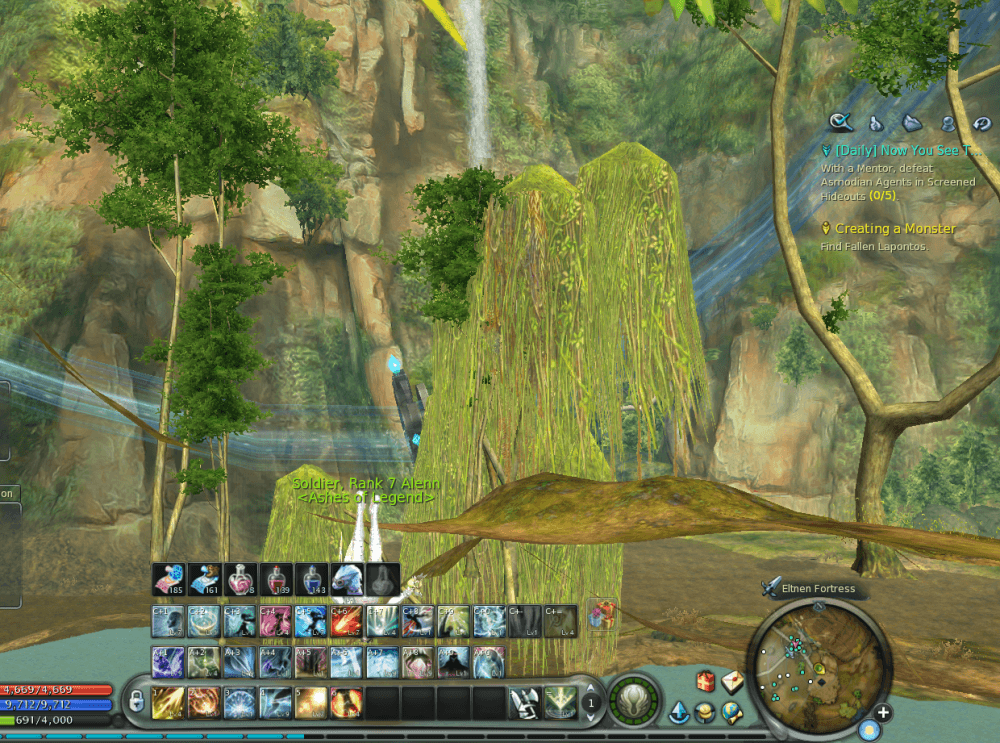The height and width of the screenshot is (743, 1000).
Task: Switch to the next hotbar page
Action: pos(591,717)
